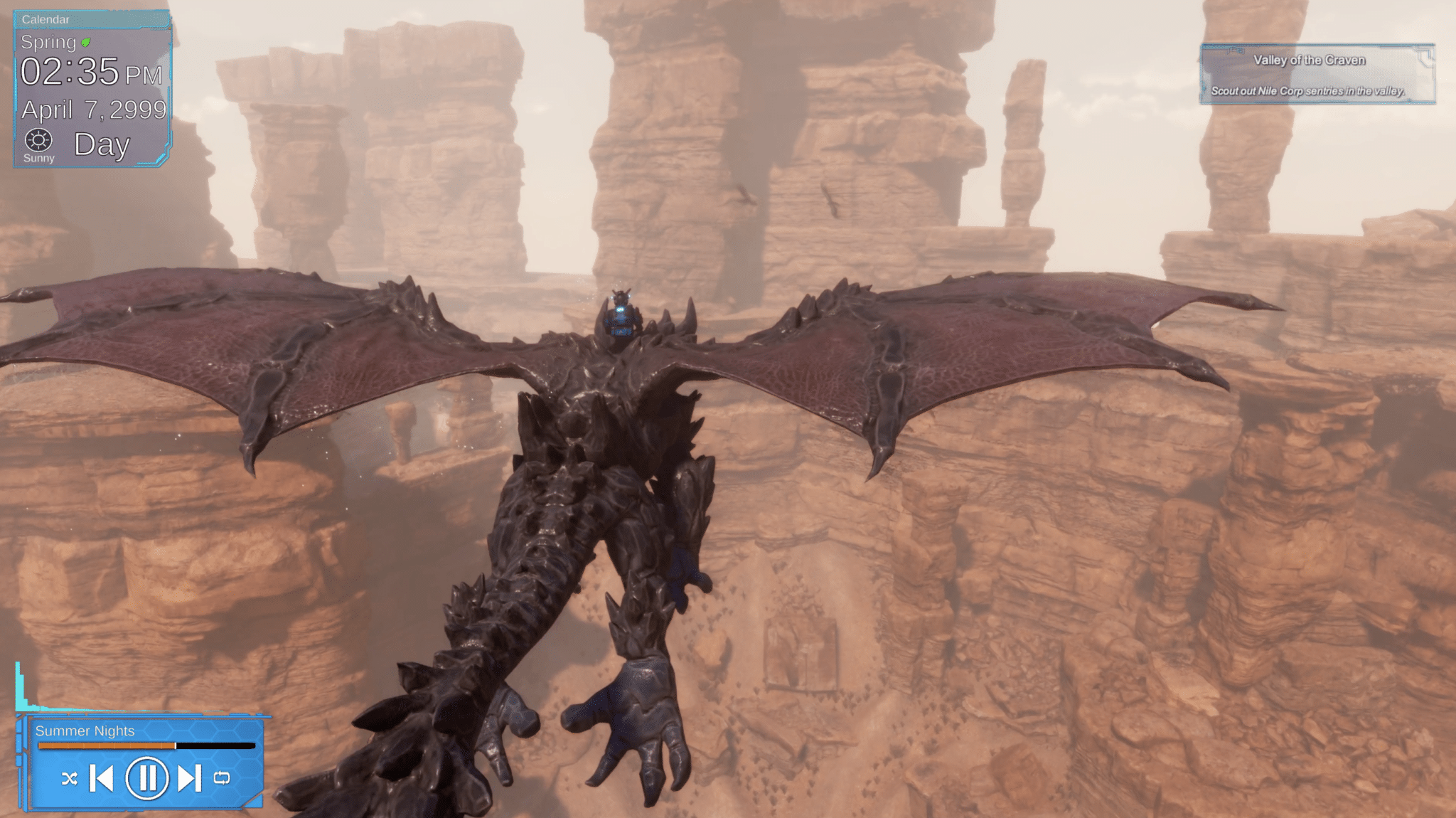This screenshot has width=1456, height=818.
Task: Toggle the Day indicator on the calendar
Action: pyautogui.click(x=102, y=144)
